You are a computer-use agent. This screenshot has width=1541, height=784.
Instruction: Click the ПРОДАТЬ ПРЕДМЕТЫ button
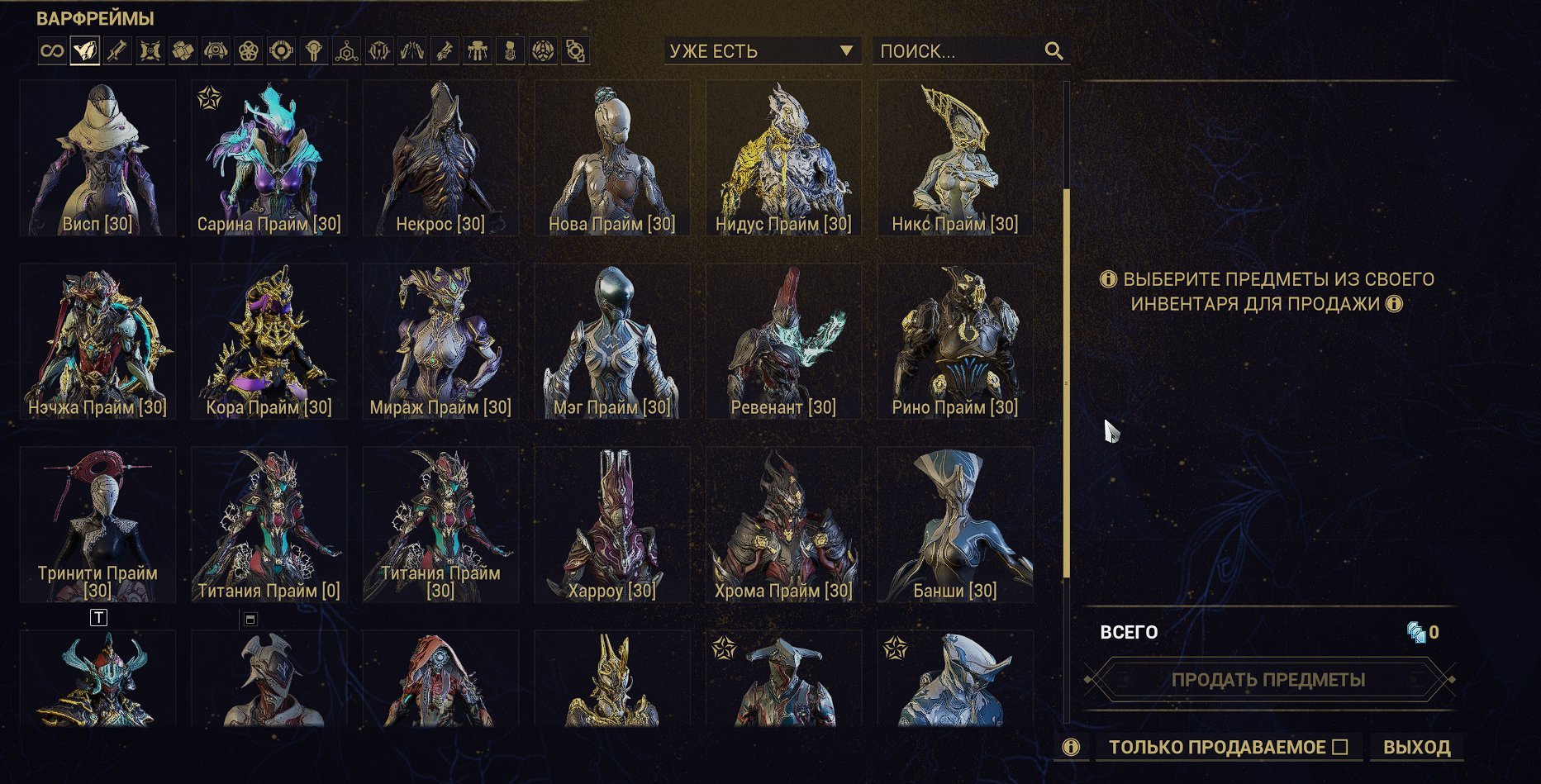(x=1268, y=680)
